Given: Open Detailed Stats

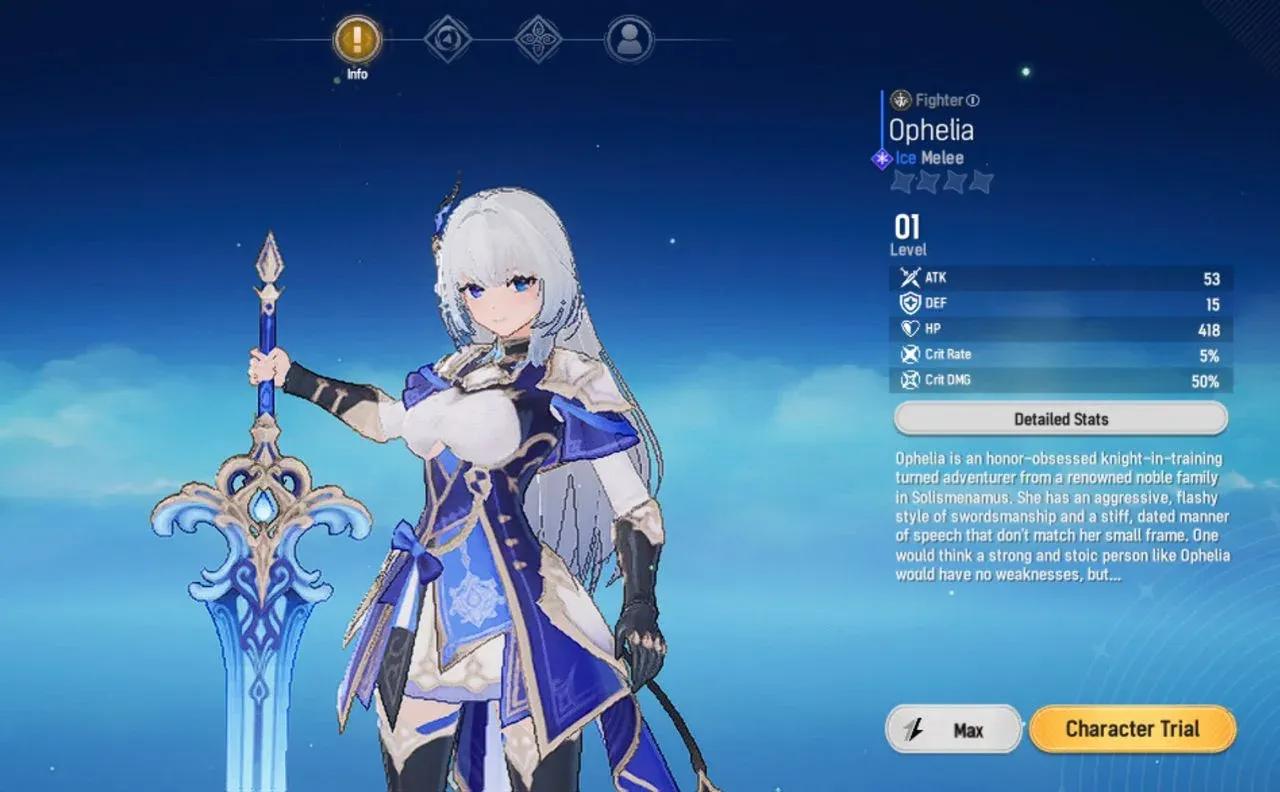Looking at the screenshot, I should click(x=1061, y=418).
